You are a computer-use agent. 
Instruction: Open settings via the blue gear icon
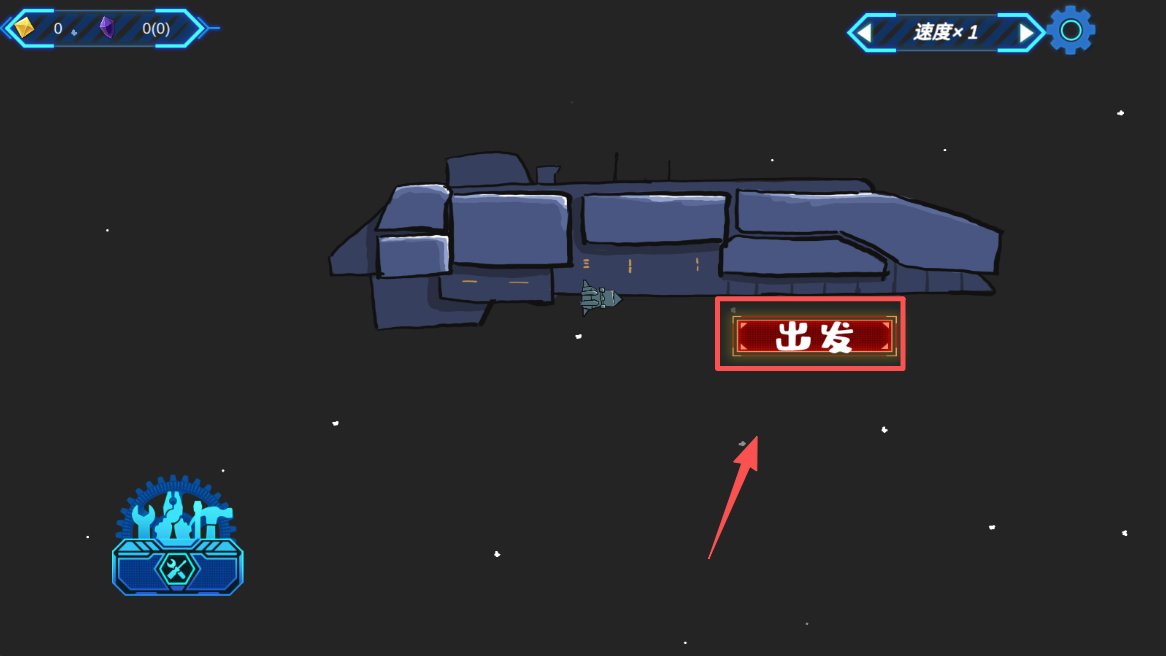tap(1071, 30)
